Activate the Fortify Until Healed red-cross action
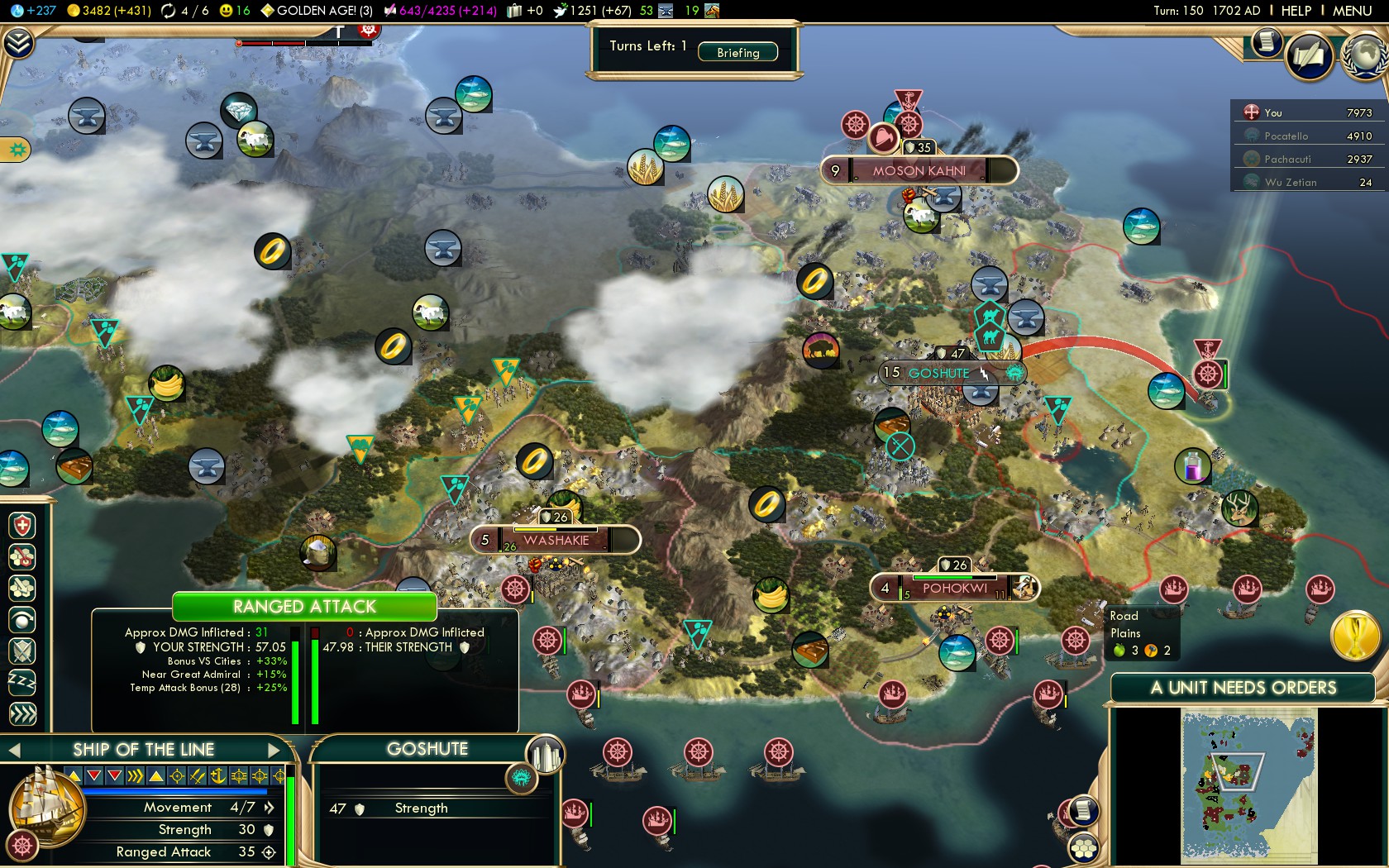Viewport: 1389px width, 868px height. pos(22,526)
